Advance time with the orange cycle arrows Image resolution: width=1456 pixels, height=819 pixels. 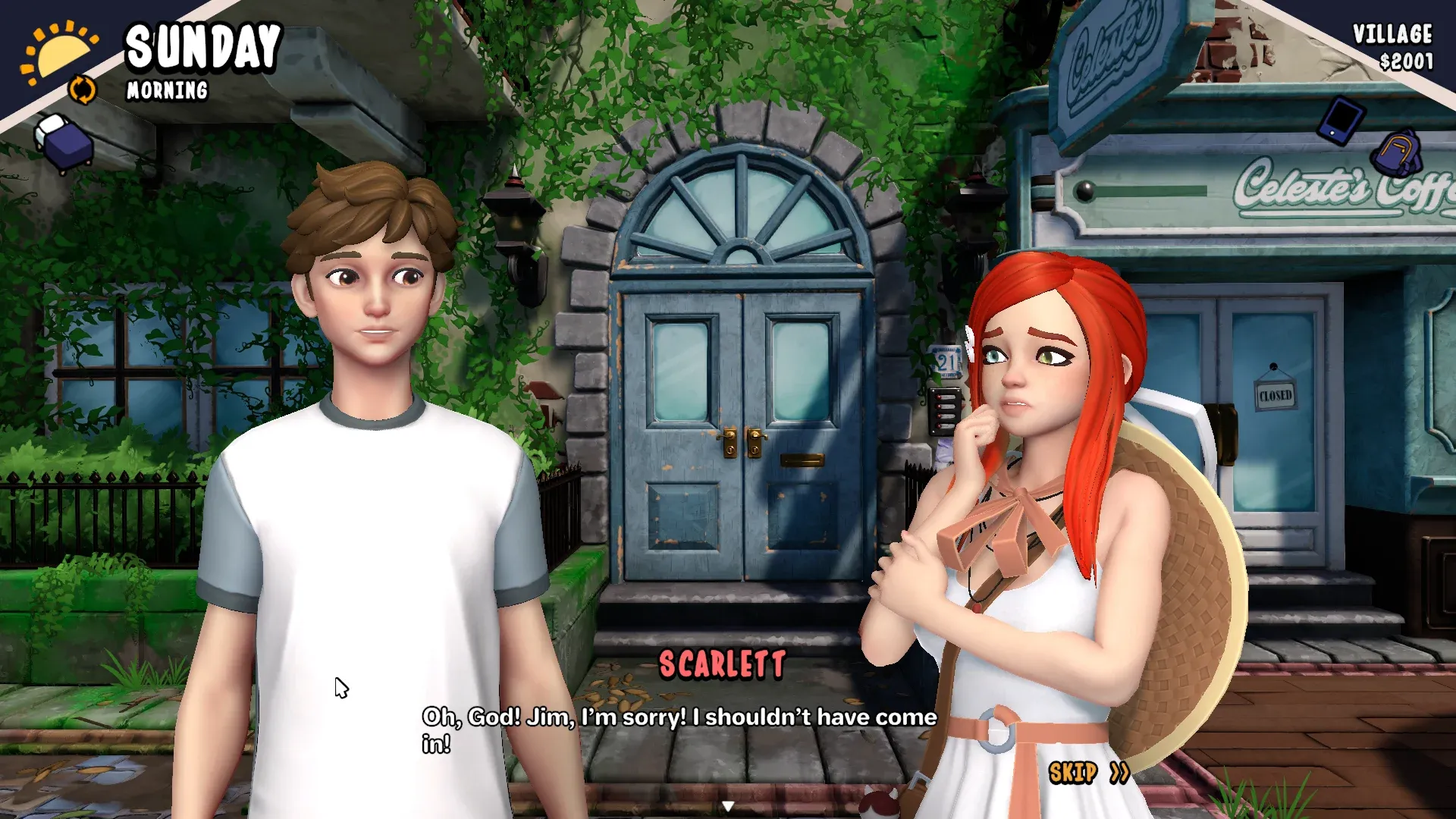coord(82,89)
